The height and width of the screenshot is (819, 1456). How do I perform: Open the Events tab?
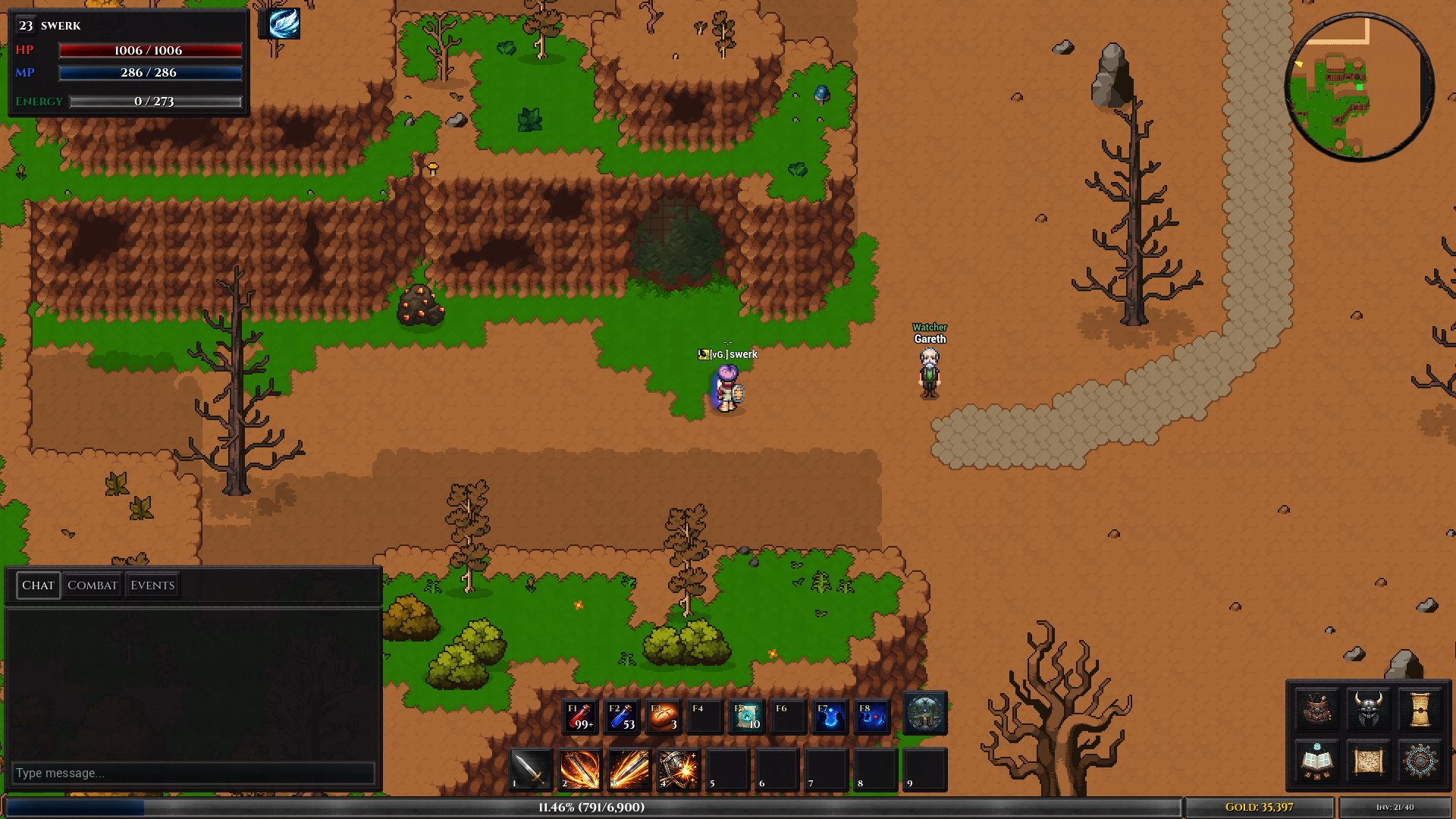[152, 585]
